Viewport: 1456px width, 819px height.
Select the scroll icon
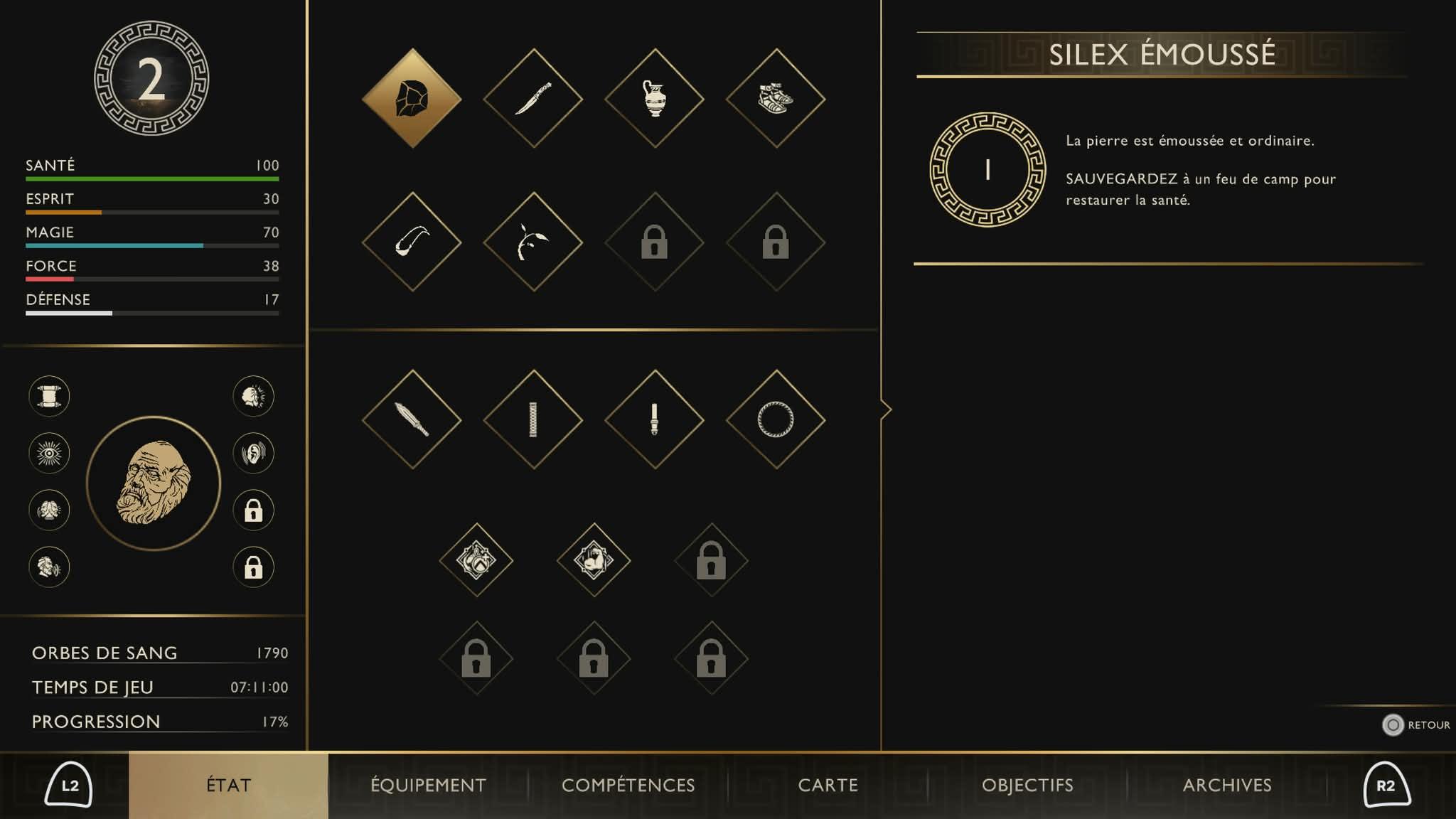49,396
